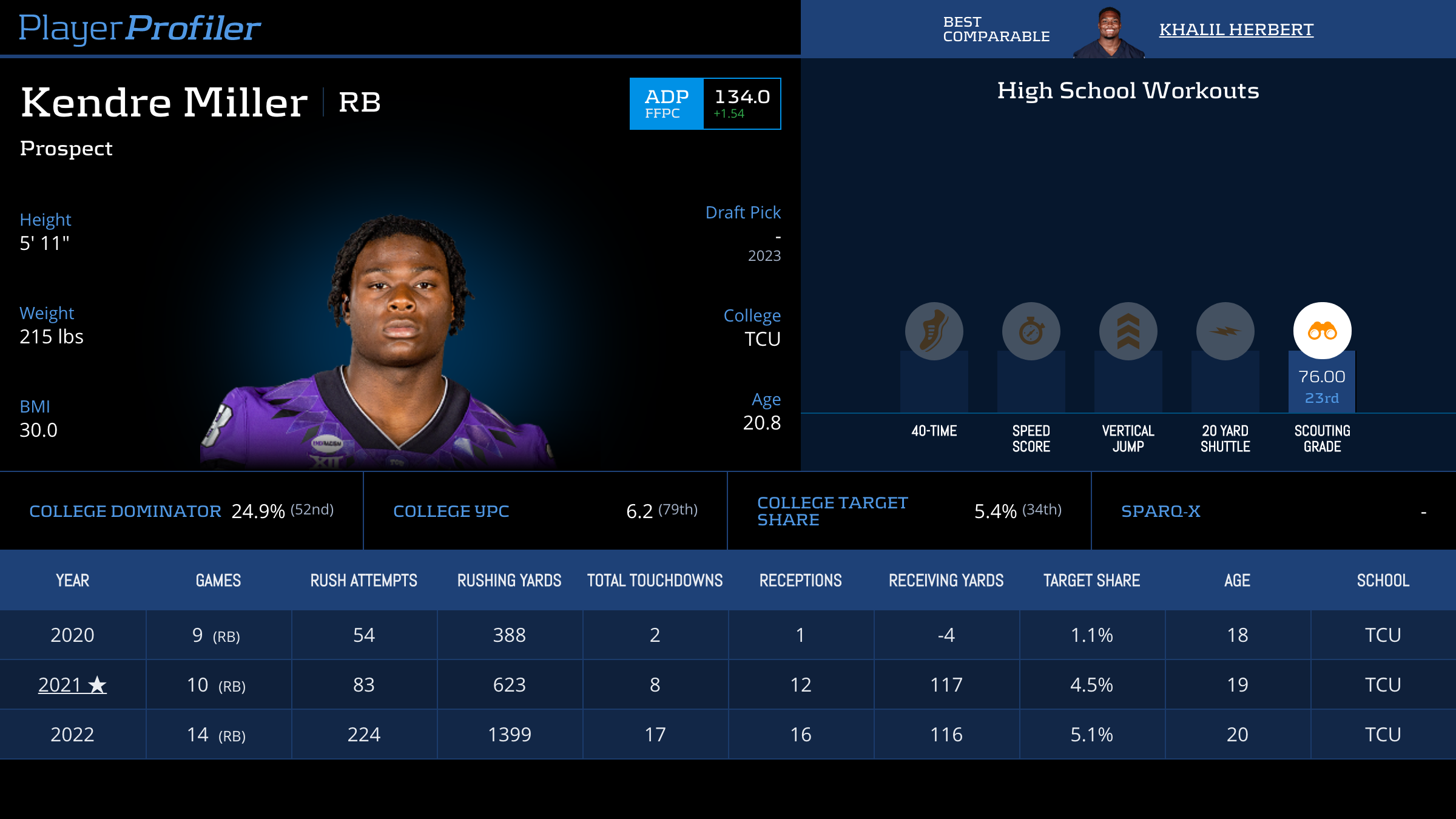The image size is (1456, 819).
Task: Open the Khalil Herbert comparable link
Action: click(x=1236, y=30)
